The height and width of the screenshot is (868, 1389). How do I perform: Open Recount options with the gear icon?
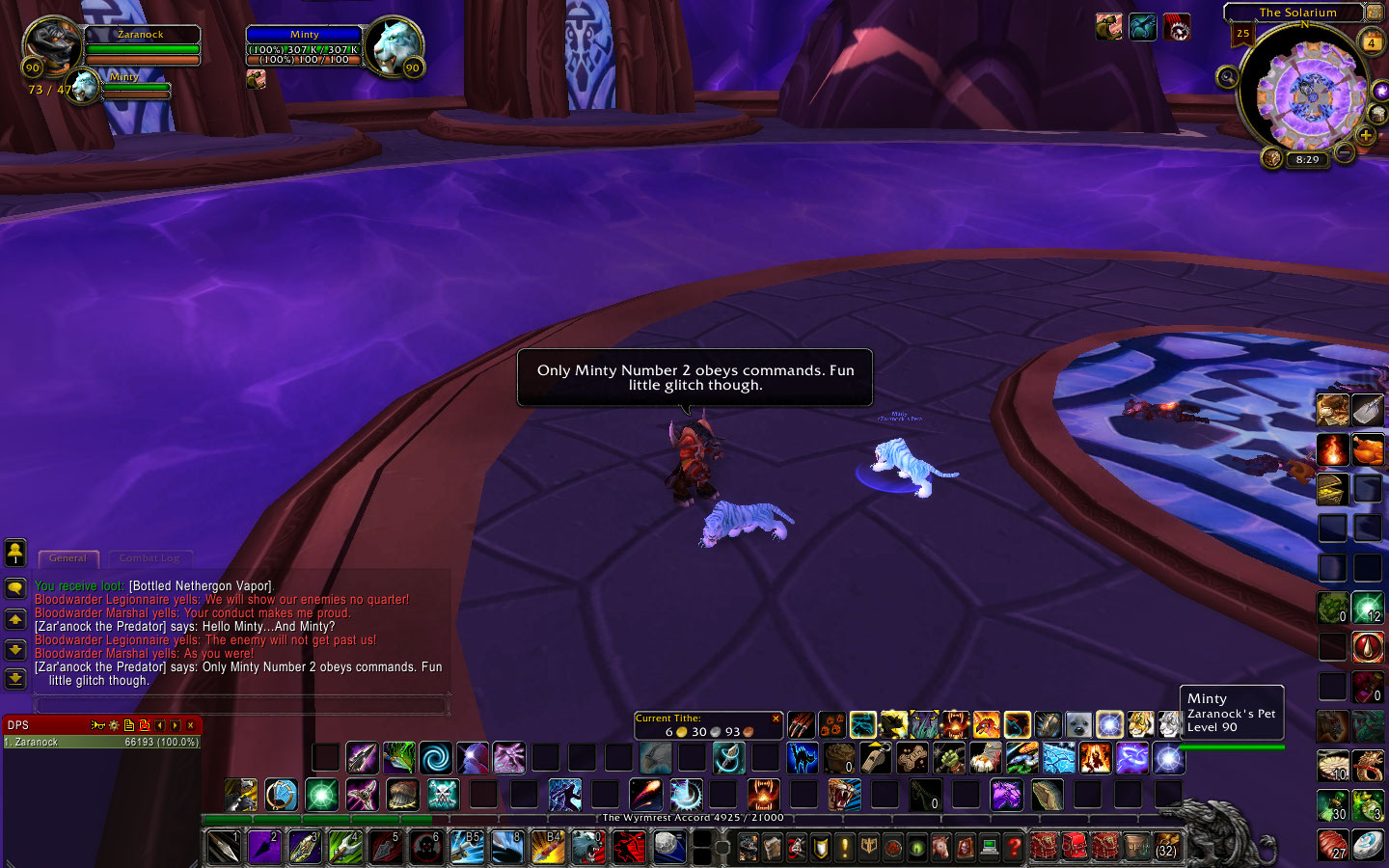click(113, 725)
